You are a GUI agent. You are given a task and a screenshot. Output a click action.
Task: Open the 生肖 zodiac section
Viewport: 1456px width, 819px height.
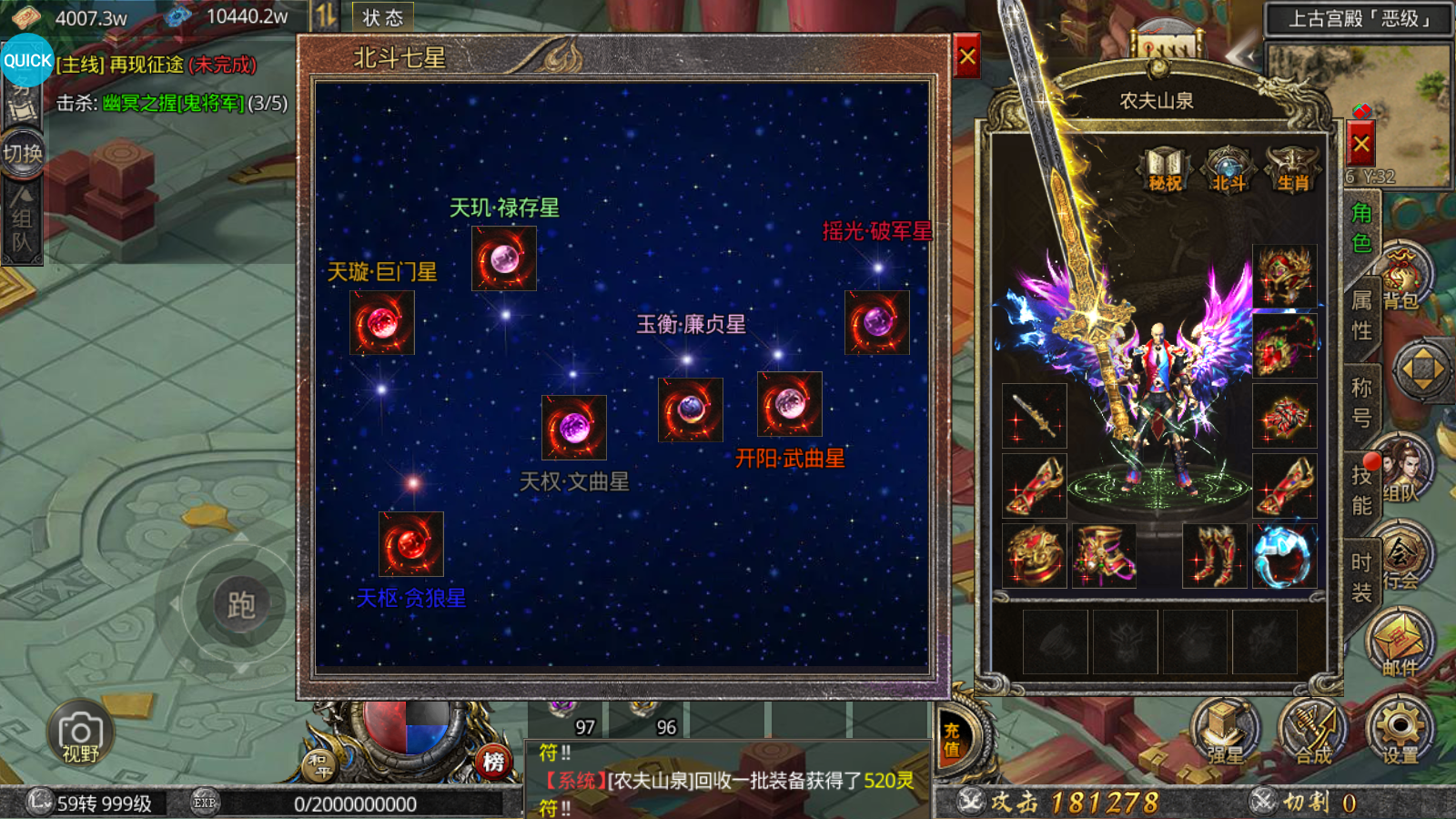coord(1292,171)
